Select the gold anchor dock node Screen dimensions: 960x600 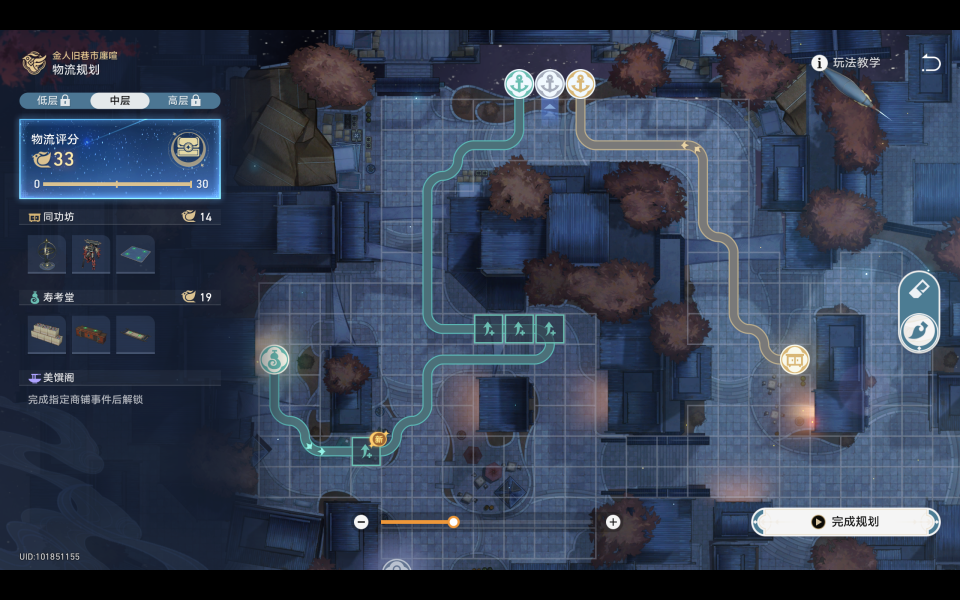580,84
